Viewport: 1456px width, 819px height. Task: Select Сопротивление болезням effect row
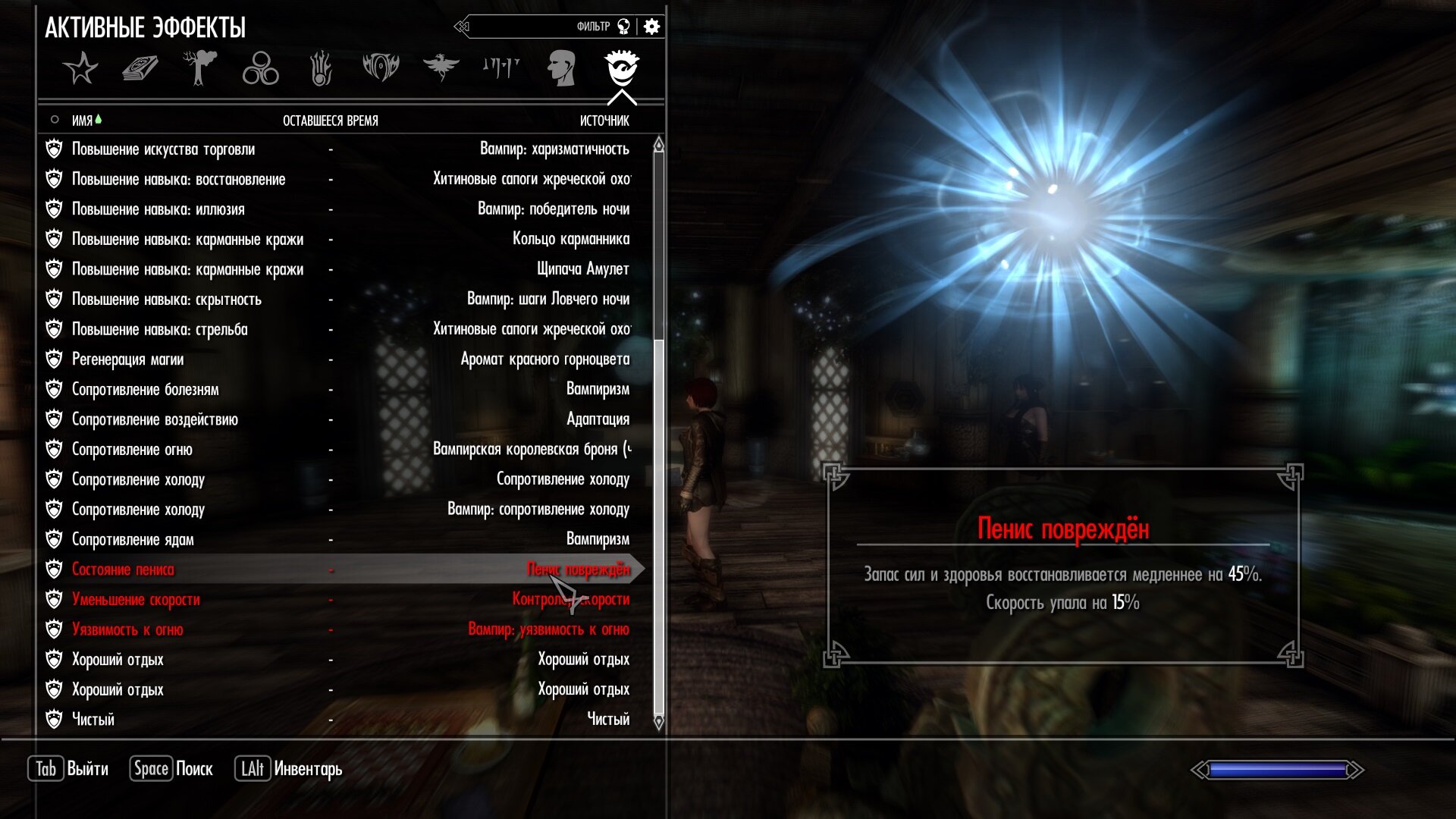[145, 390]
